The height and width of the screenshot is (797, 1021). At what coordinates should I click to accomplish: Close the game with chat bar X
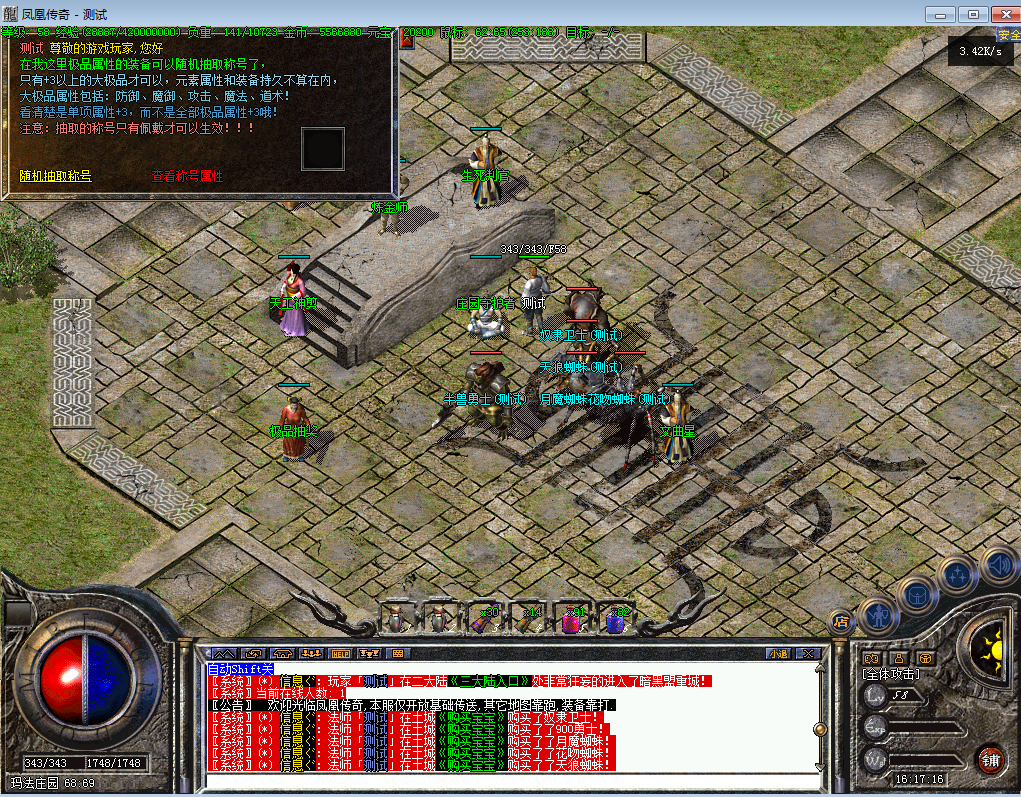[808, 653]
